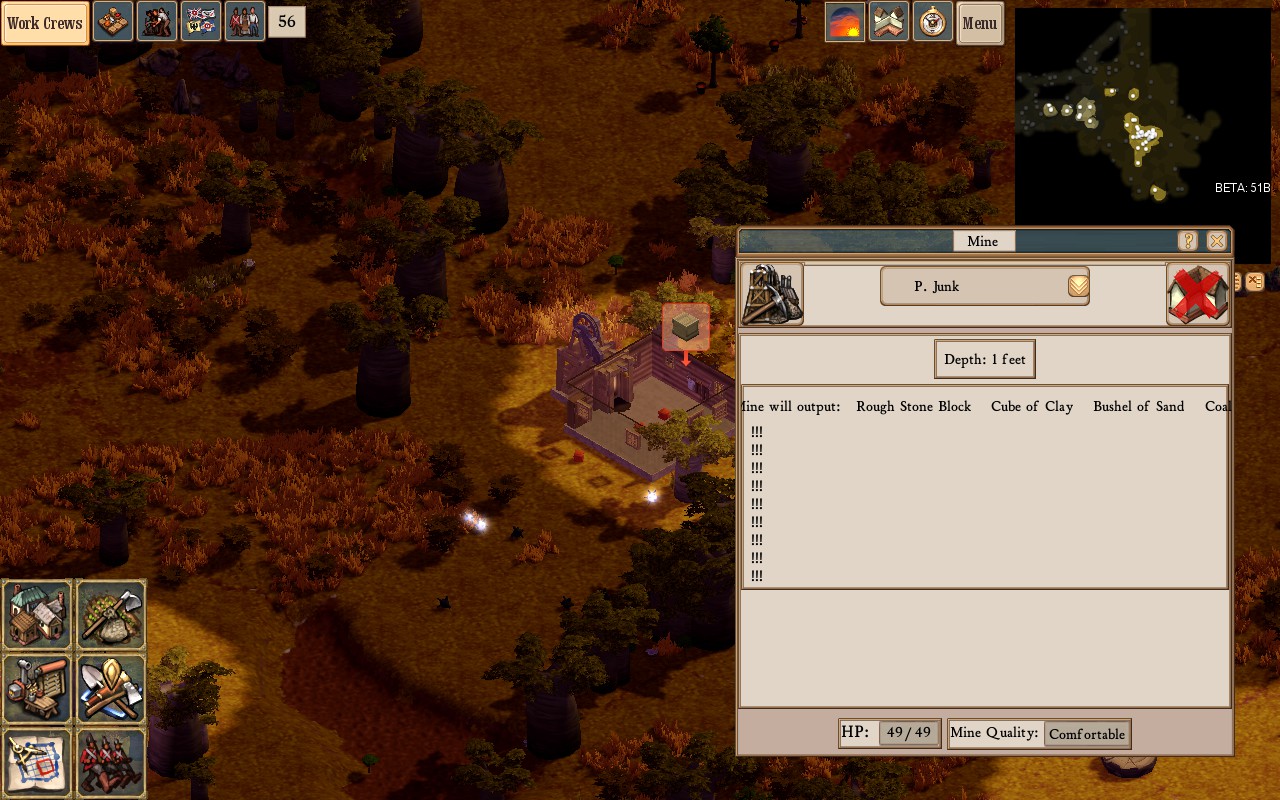Show the three colonists population icon
Viewport: 1280px width, 800px height.
[x=245, y=22]
